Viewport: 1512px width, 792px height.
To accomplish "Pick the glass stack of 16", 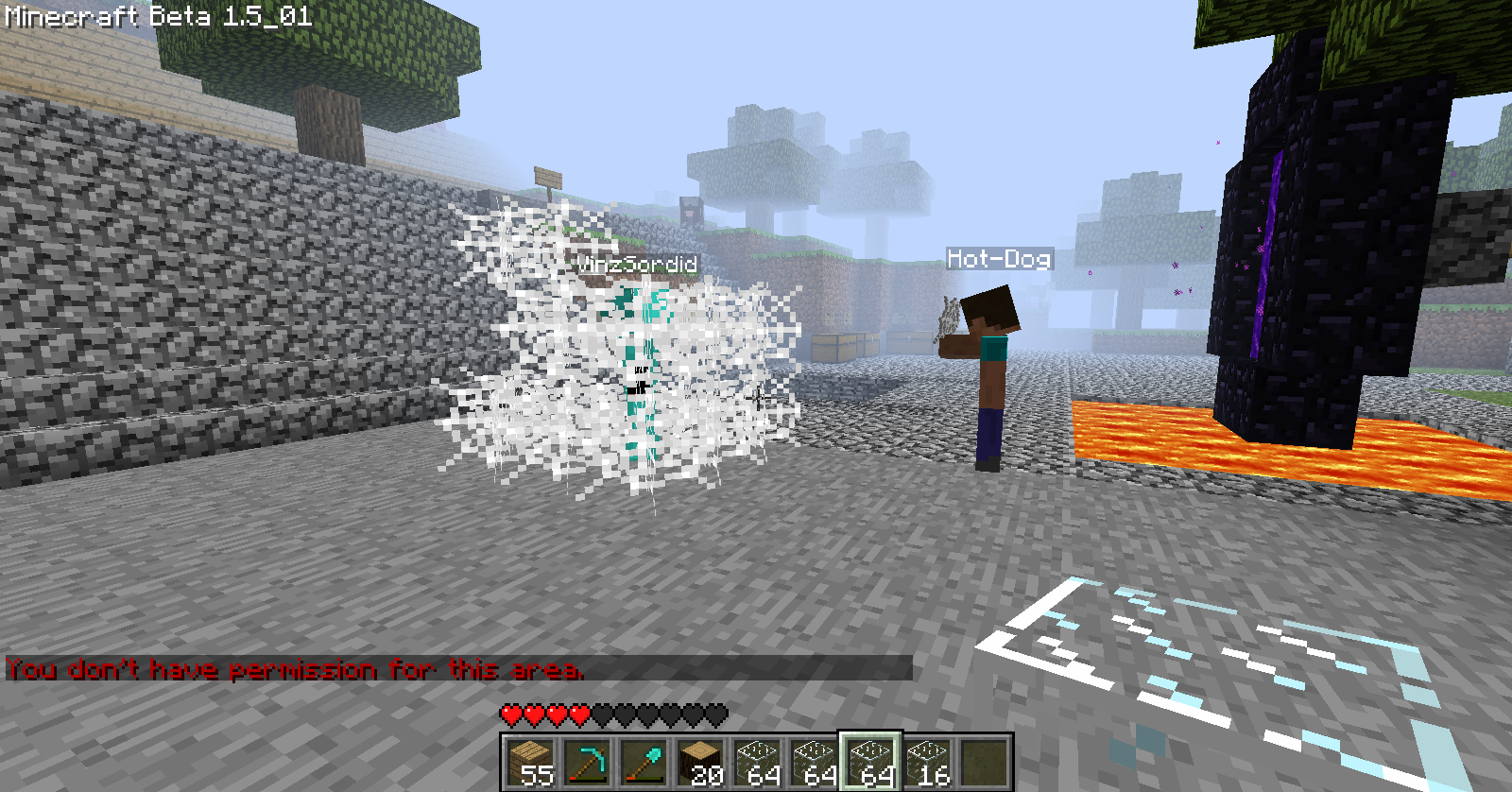I will tap(926, 762).
